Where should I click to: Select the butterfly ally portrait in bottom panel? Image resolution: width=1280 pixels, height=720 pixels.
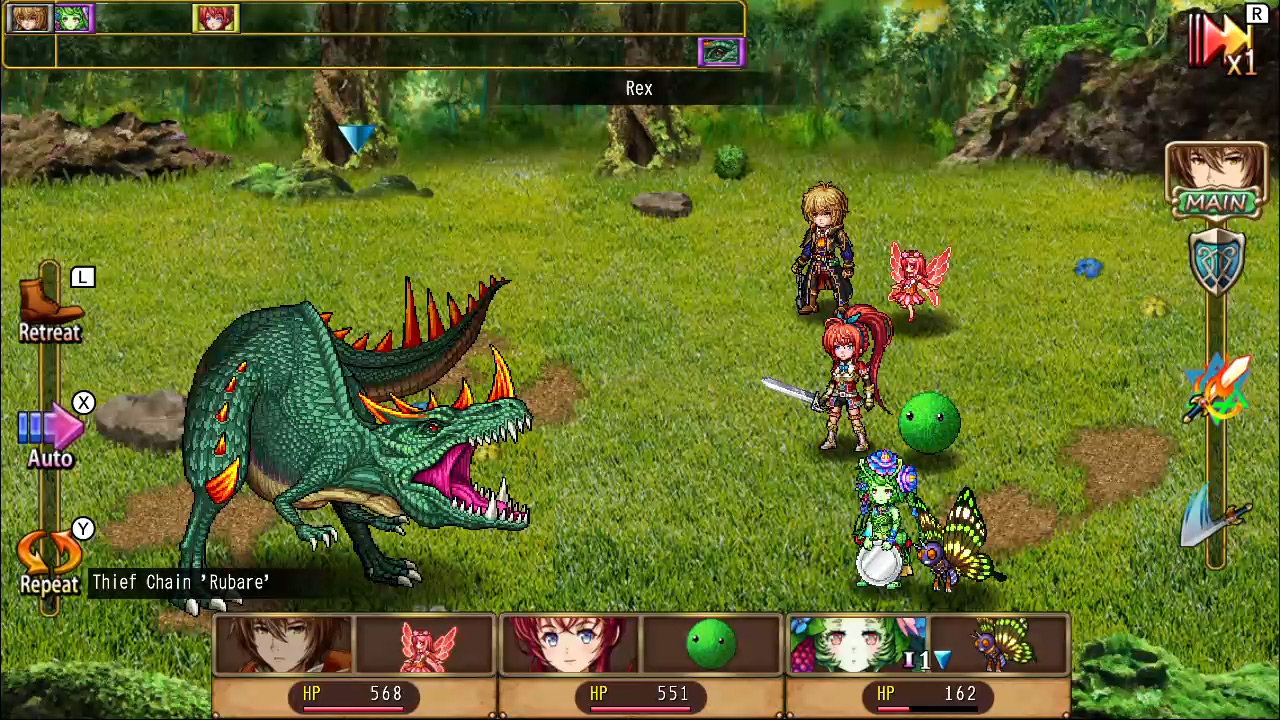coord(1000,645)
